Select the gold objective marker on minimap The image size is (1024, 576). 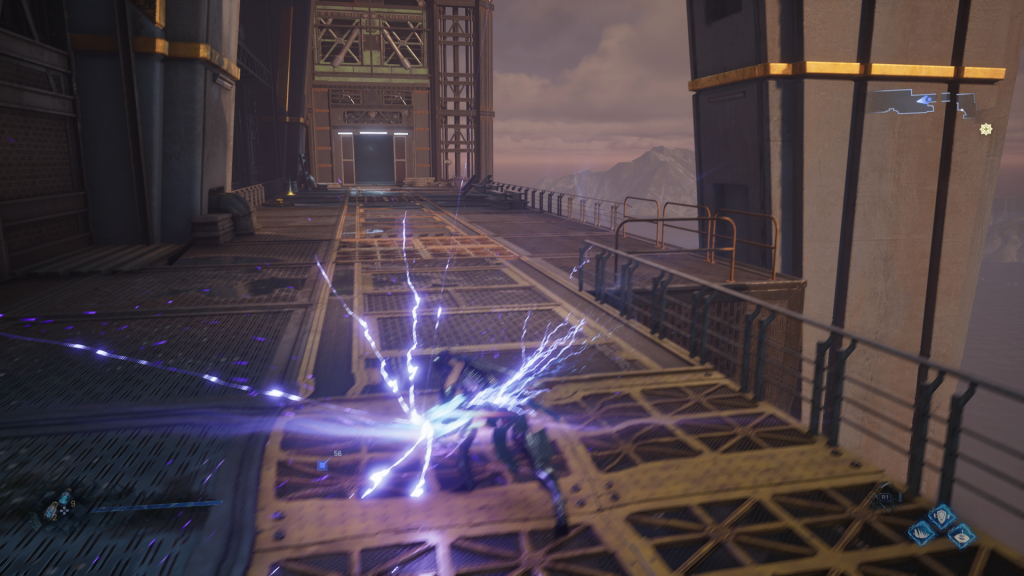986,129
